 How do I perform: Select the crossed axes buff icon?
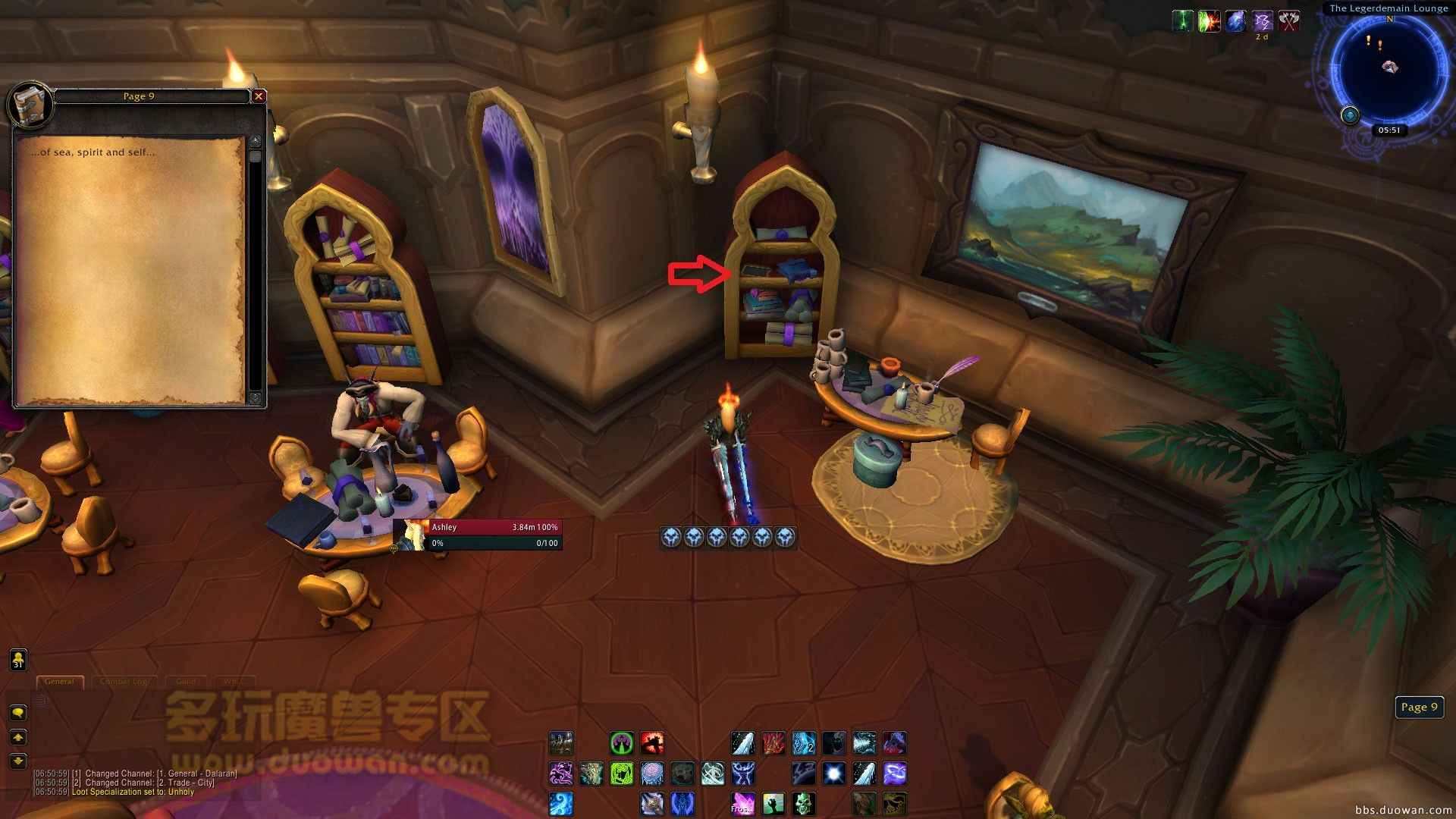tap(1289, 21)
